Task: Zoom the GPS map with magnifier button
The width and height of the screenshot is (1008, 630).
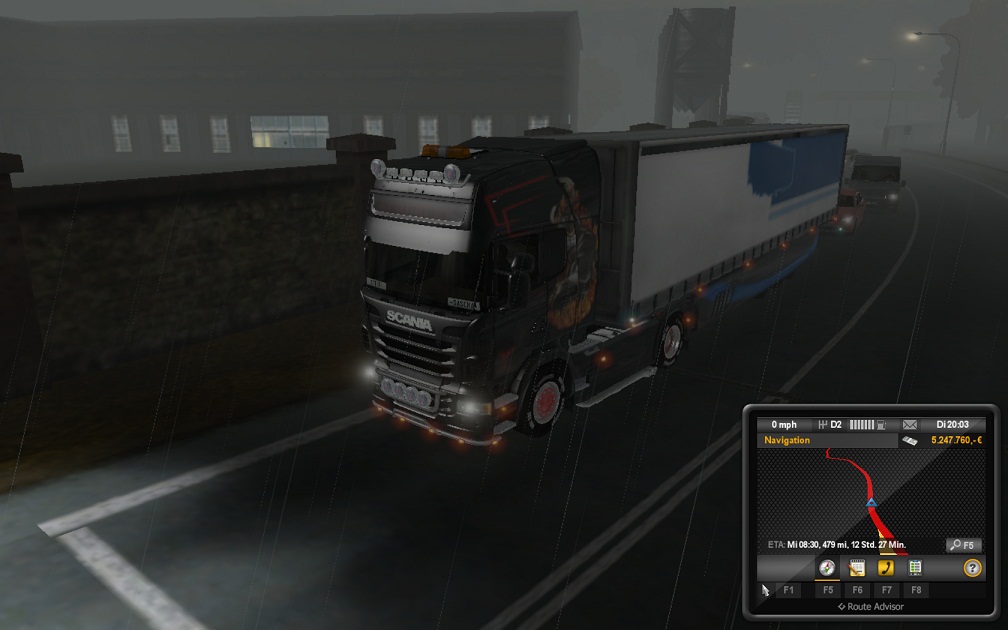Action: (965, 545)
